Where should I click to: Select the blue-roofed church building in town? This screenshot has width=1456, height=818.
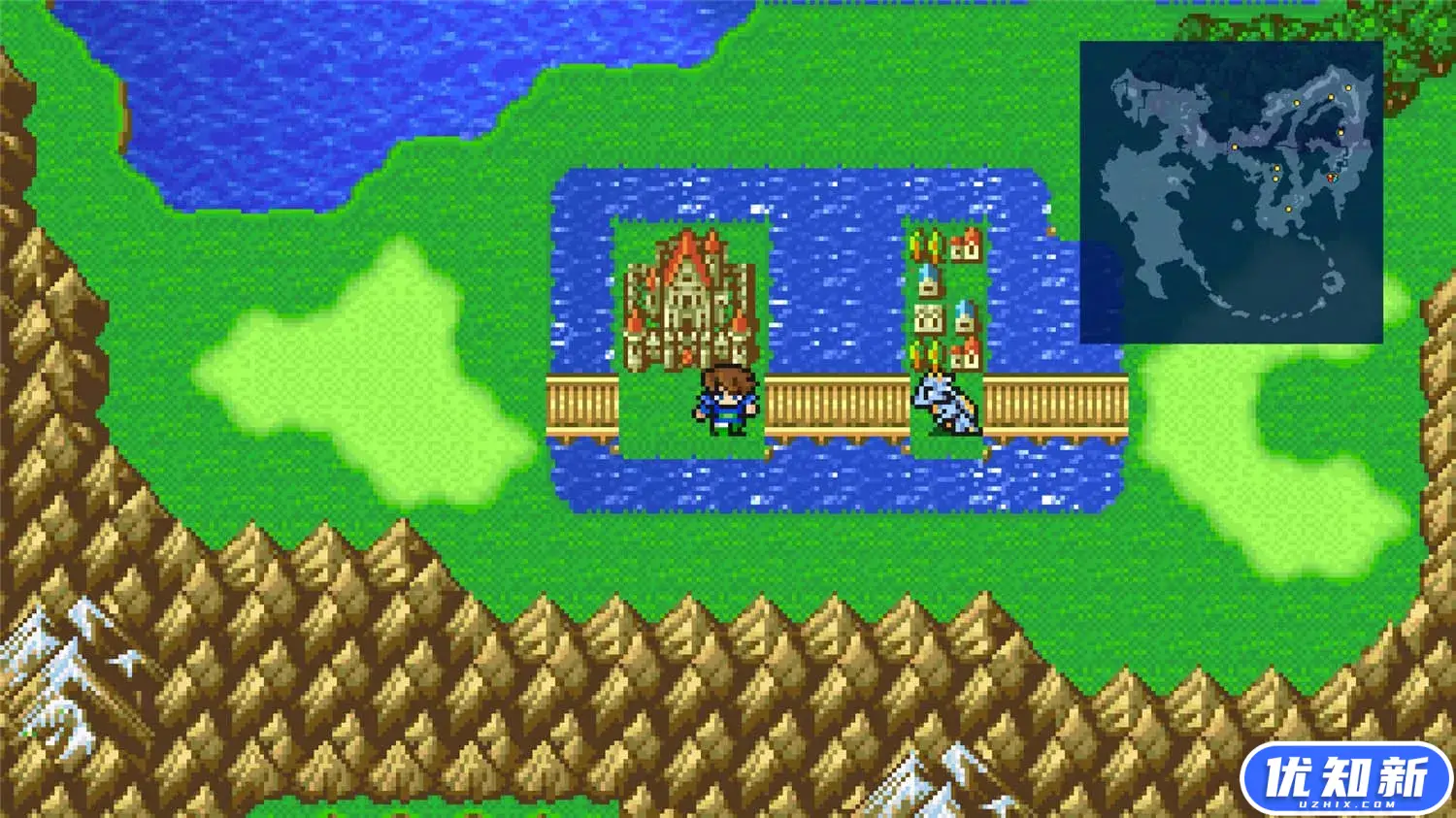pos(926,281)
